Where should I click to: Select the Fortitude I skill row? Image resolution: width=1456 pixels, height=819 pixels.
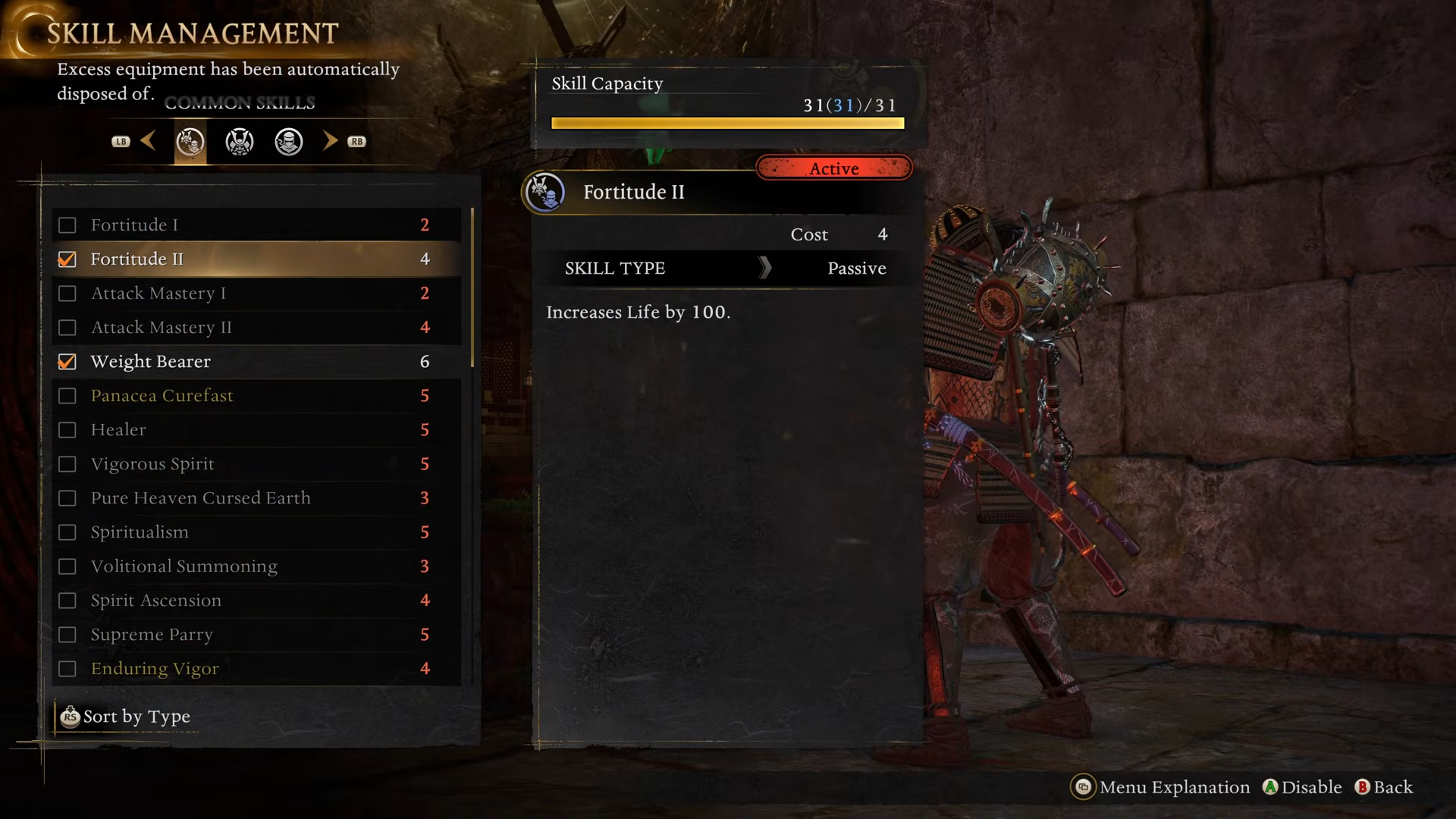256,225
